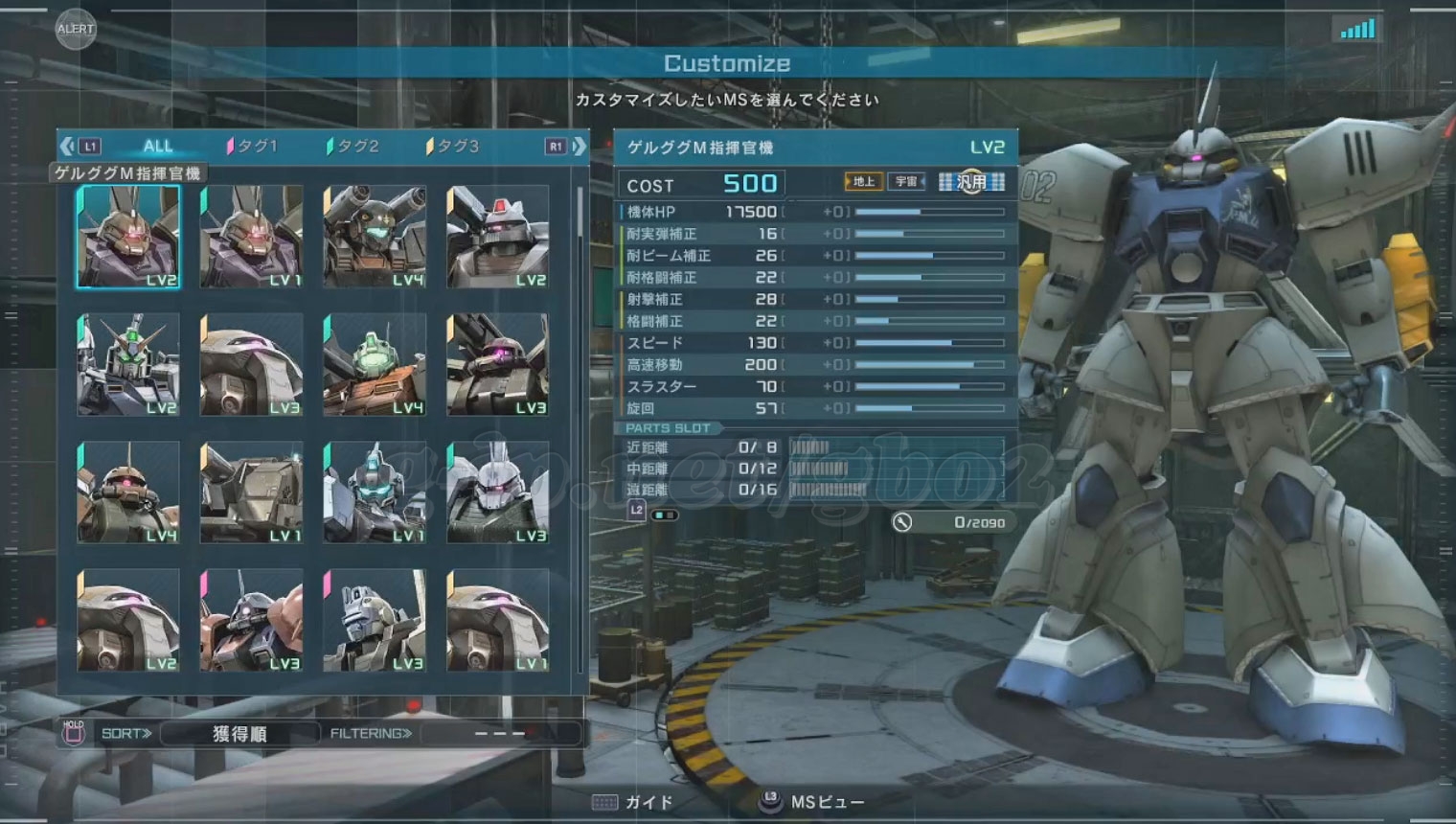This screenshot has width=1456, height=824.
Task: Choose the white Gelgoog LV3 tile
Action: (497, 492)
